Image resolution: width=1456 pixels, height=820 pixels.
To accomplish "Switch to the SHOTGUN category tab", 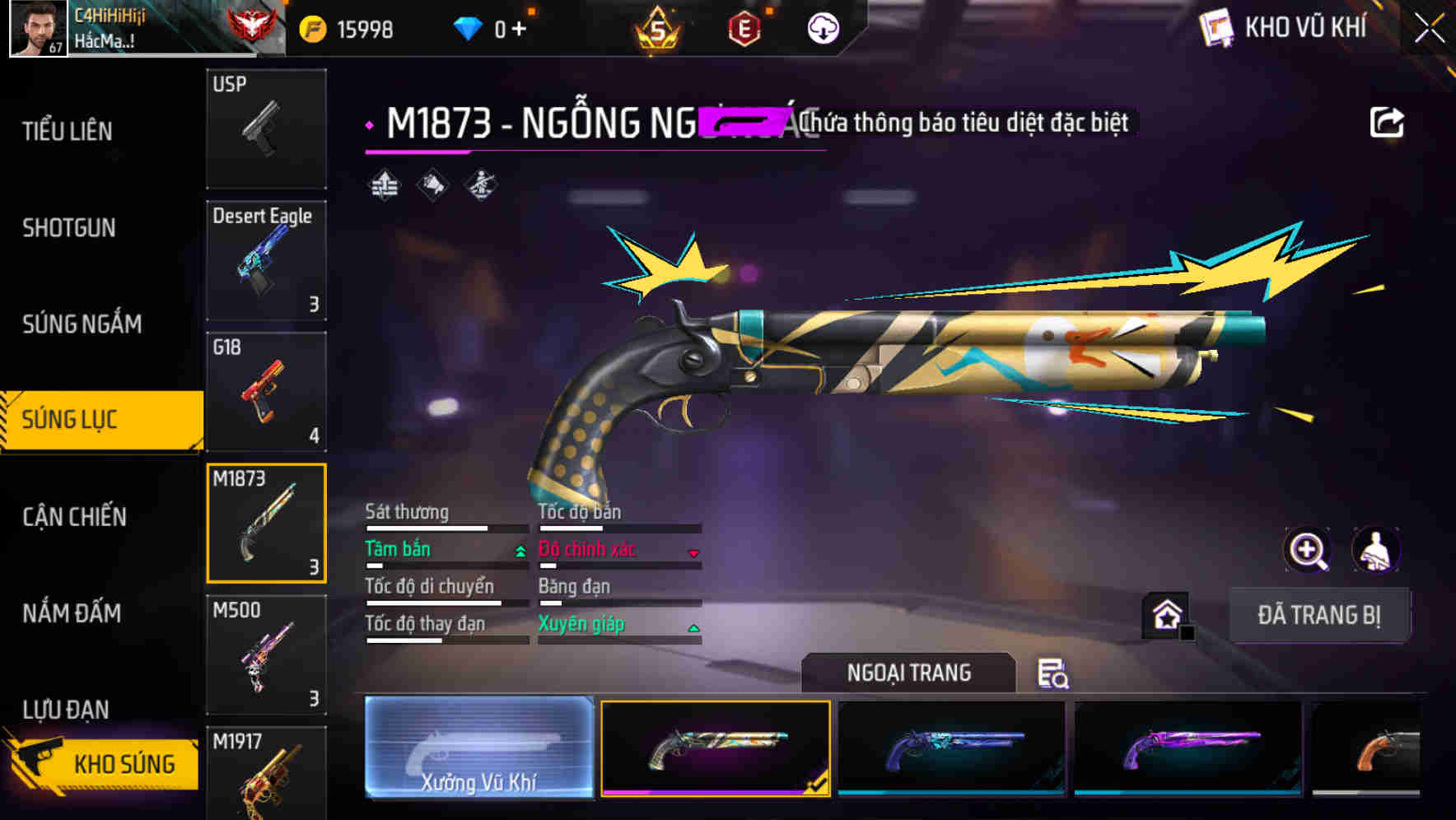I will click(70, 228).
